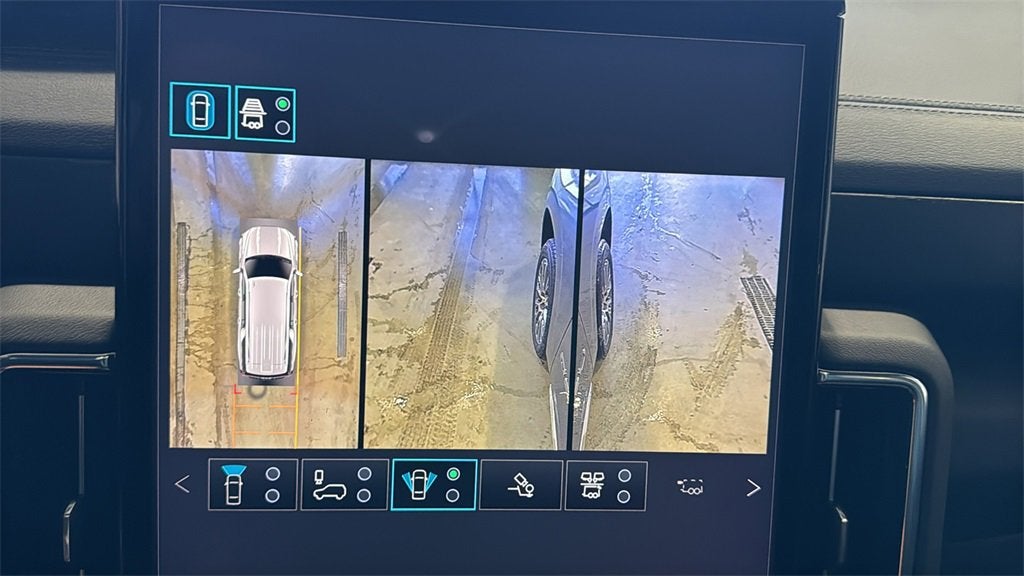Viewport: 1024px width, 576px height.
Task: Tap the overhead bird's-eye camera feed
Action: coord(266,298)
